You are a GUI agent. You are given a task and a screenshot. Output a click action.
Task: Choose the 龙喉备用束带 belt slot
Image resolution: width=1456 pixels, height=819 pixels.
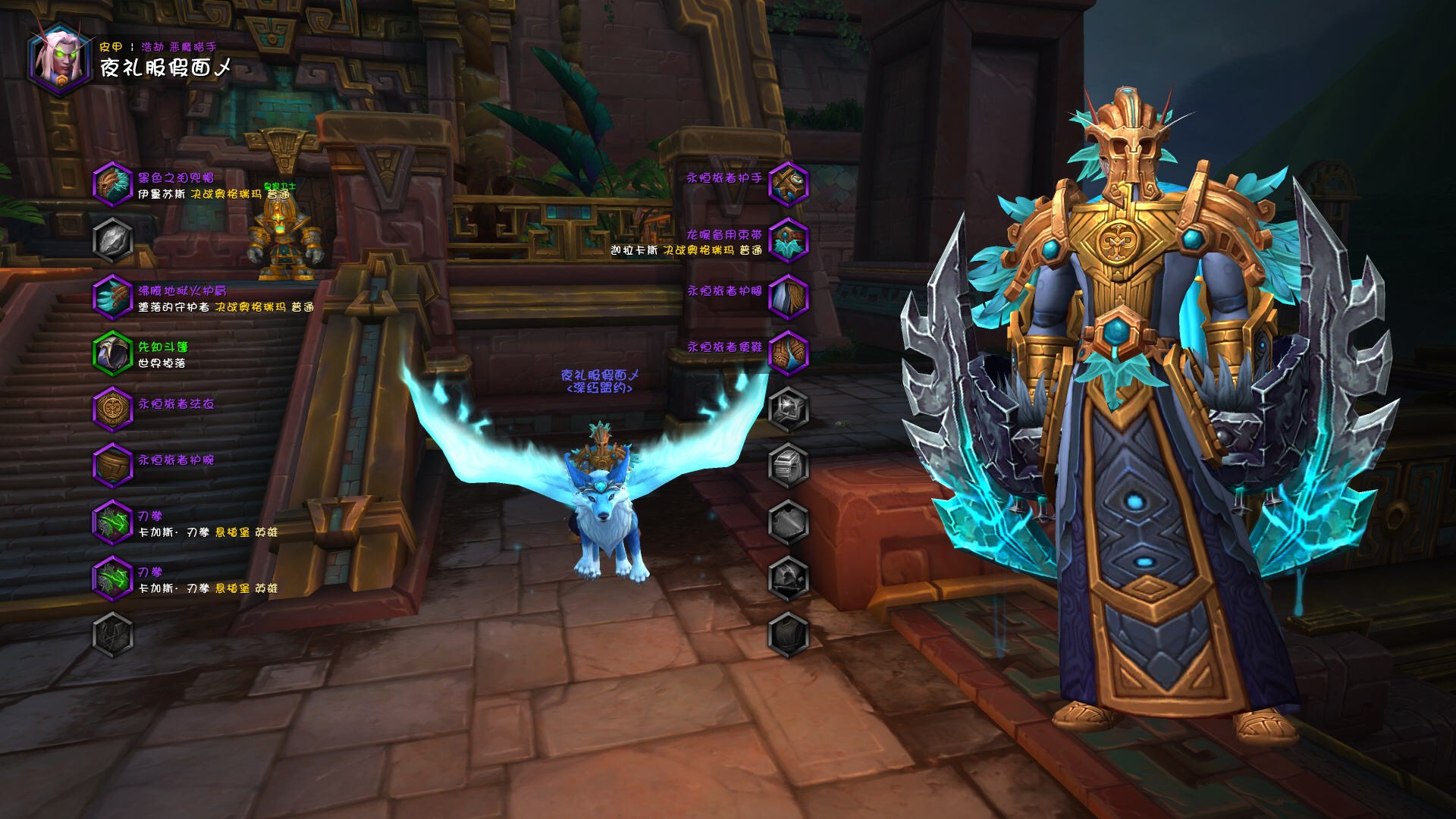tap(789, 240)
